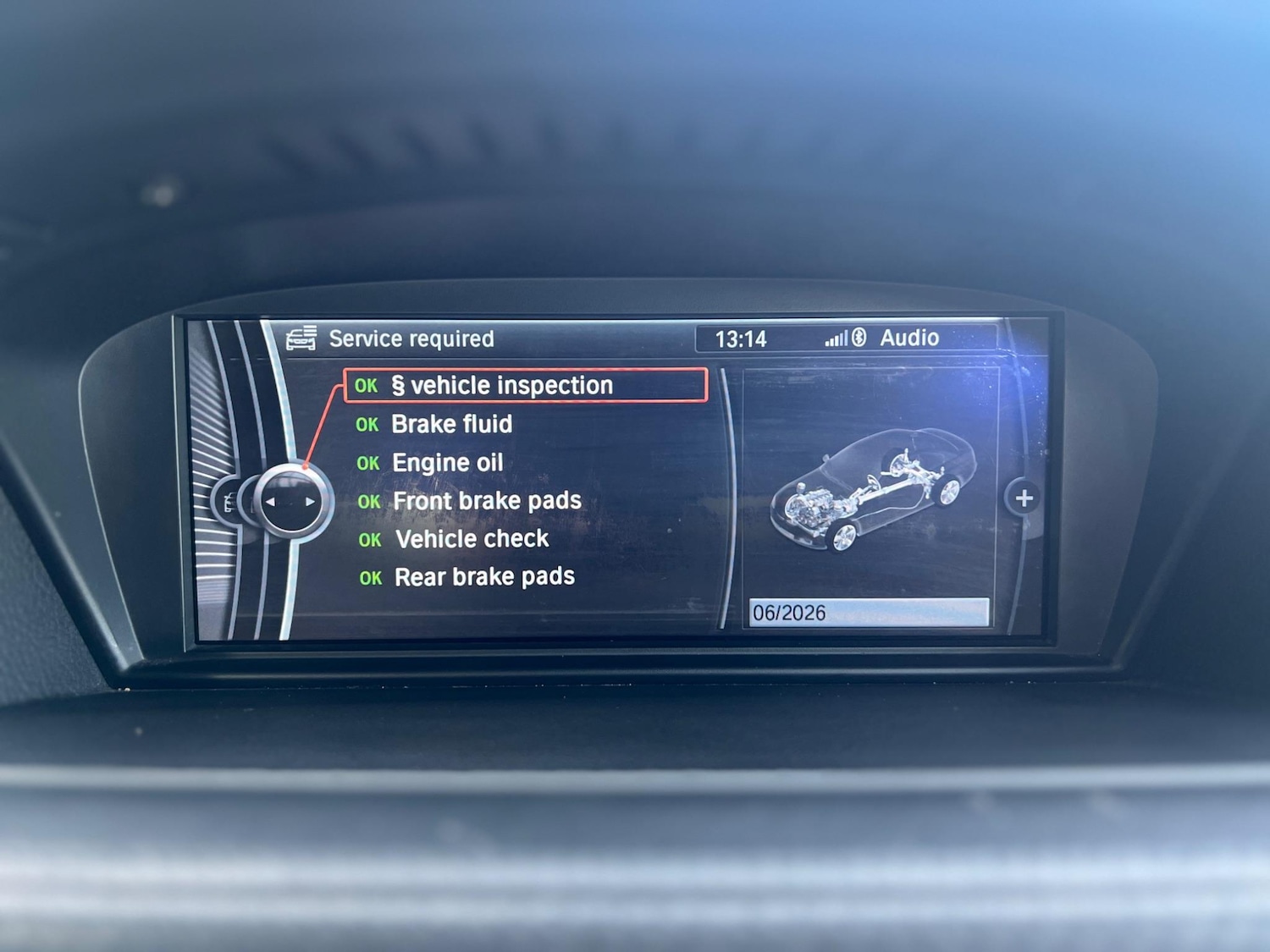This screenshot has width=1270, height=952.
Task: Select the plus icon on the right edge
Action: tap(1023, 498)
